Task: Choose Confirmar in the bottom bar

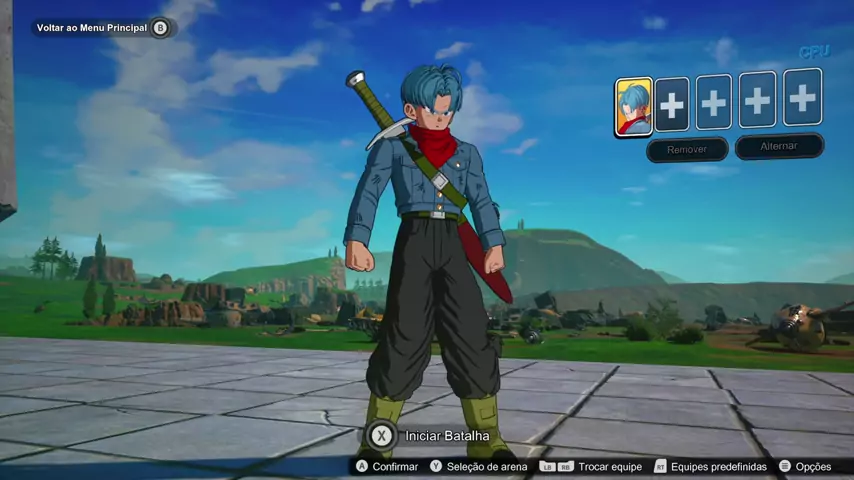Action: click(x=388, y=467)
